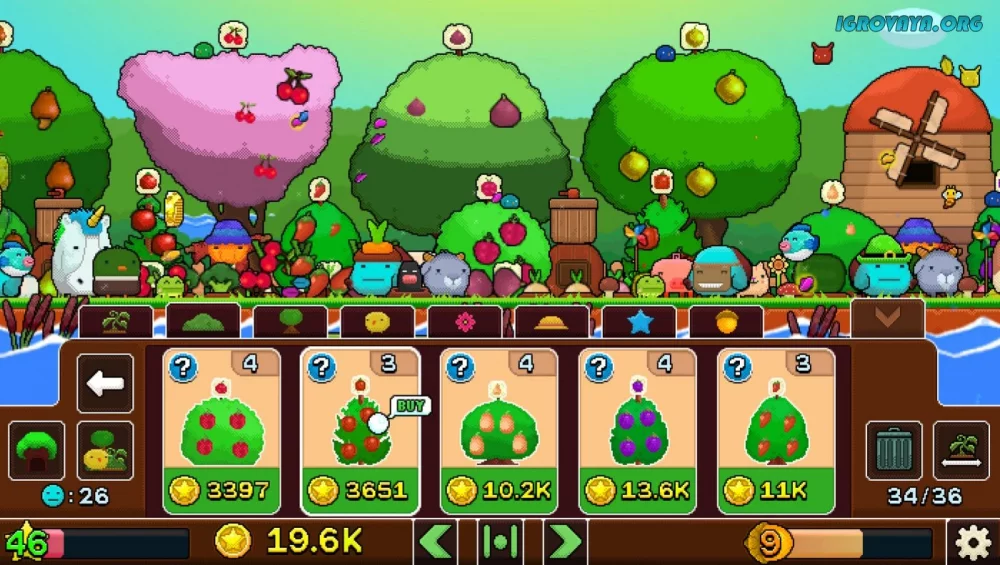Select the 10.2K coin bush card
This screenshot has width=1000, height=565.
499,431
